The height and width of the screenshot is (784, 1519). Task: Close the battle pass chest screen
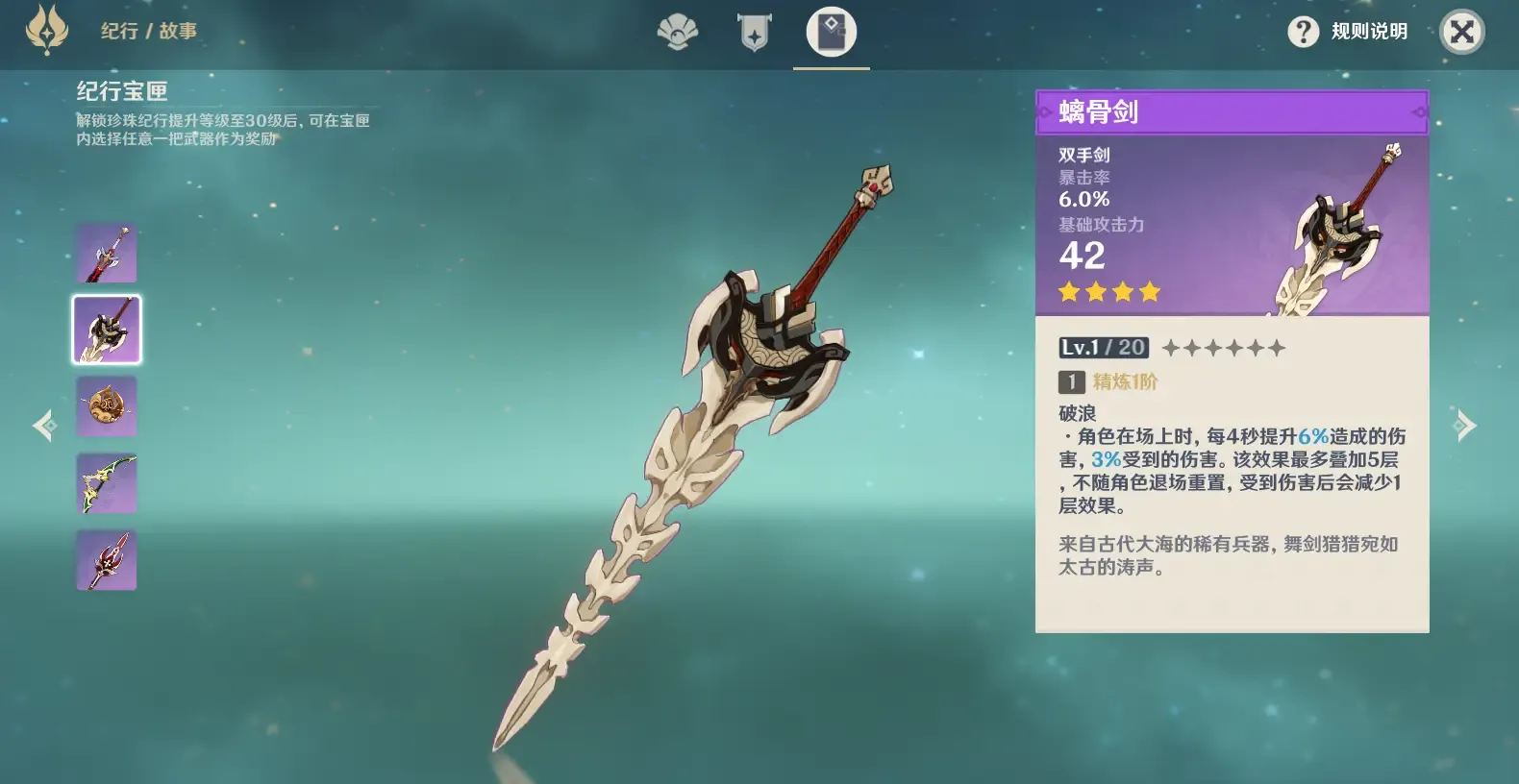tap(1461, 32)
